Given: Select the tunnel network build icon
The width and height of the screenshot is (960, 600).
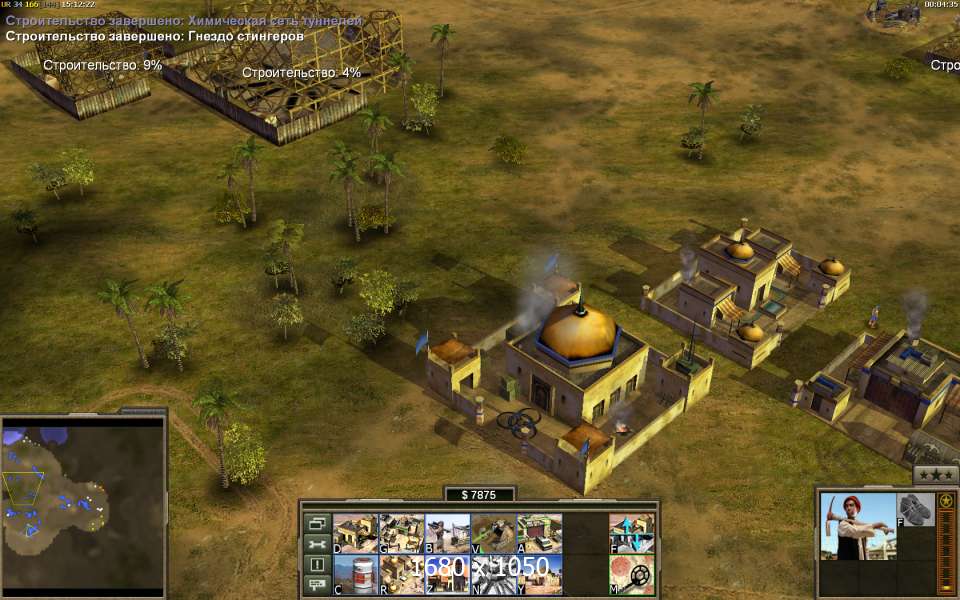Looking at the screenshot, I should point(494,534).
